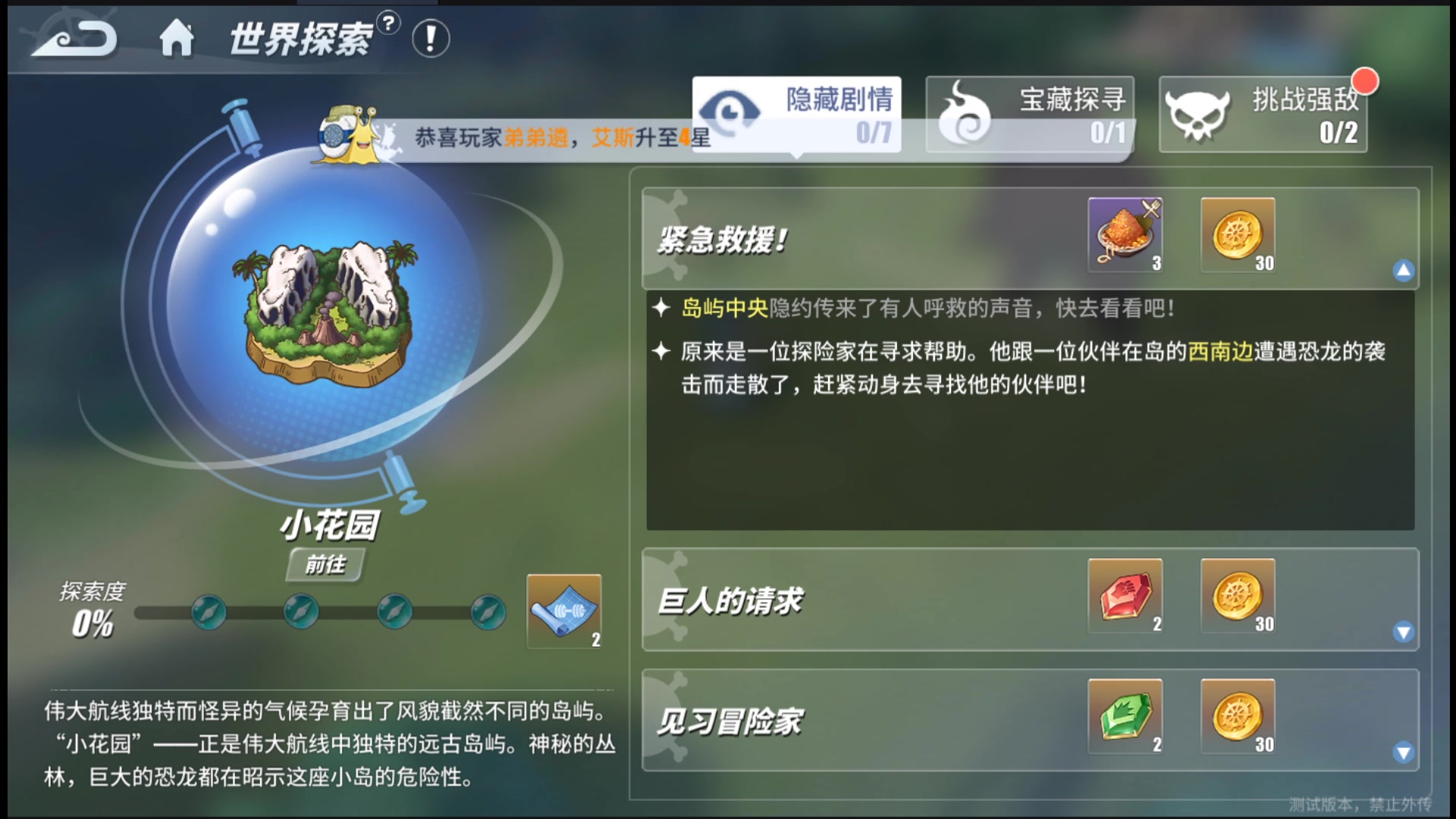Click the red gem reward icon for 巨人的请求

1125,598
